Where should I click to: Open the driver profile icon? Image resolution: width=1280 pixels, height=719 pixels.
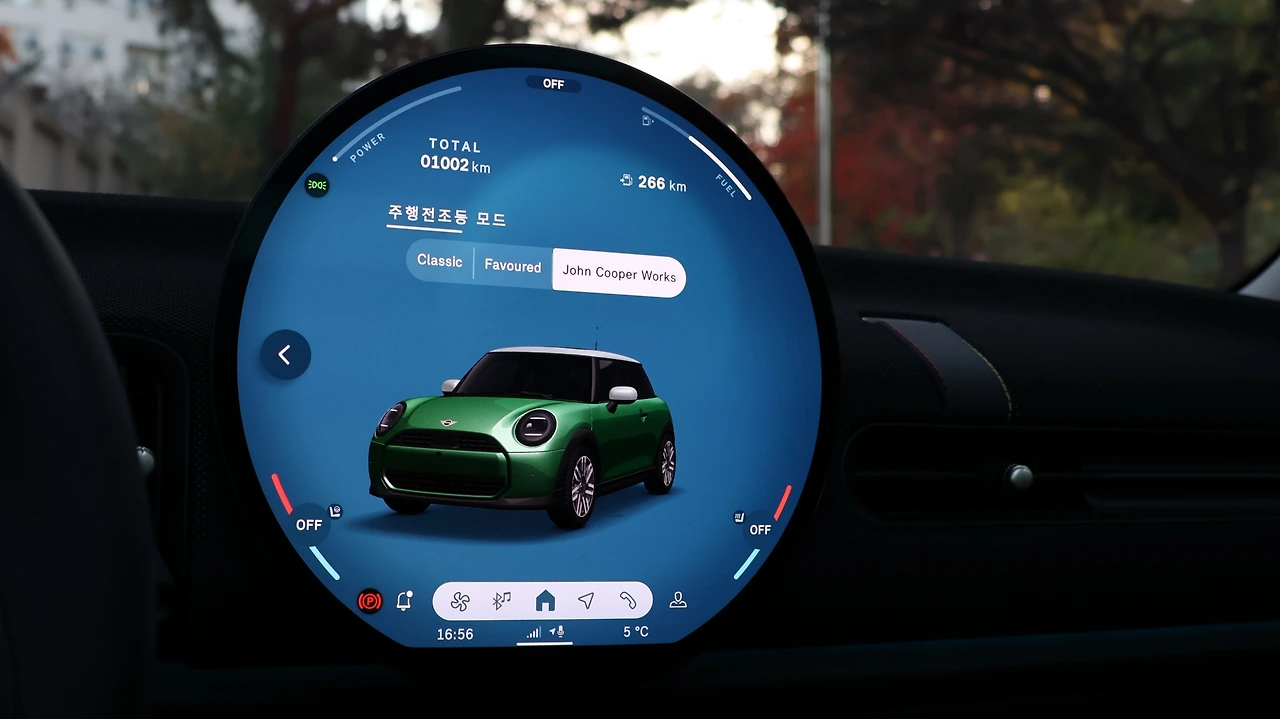(x=678, y=600)
